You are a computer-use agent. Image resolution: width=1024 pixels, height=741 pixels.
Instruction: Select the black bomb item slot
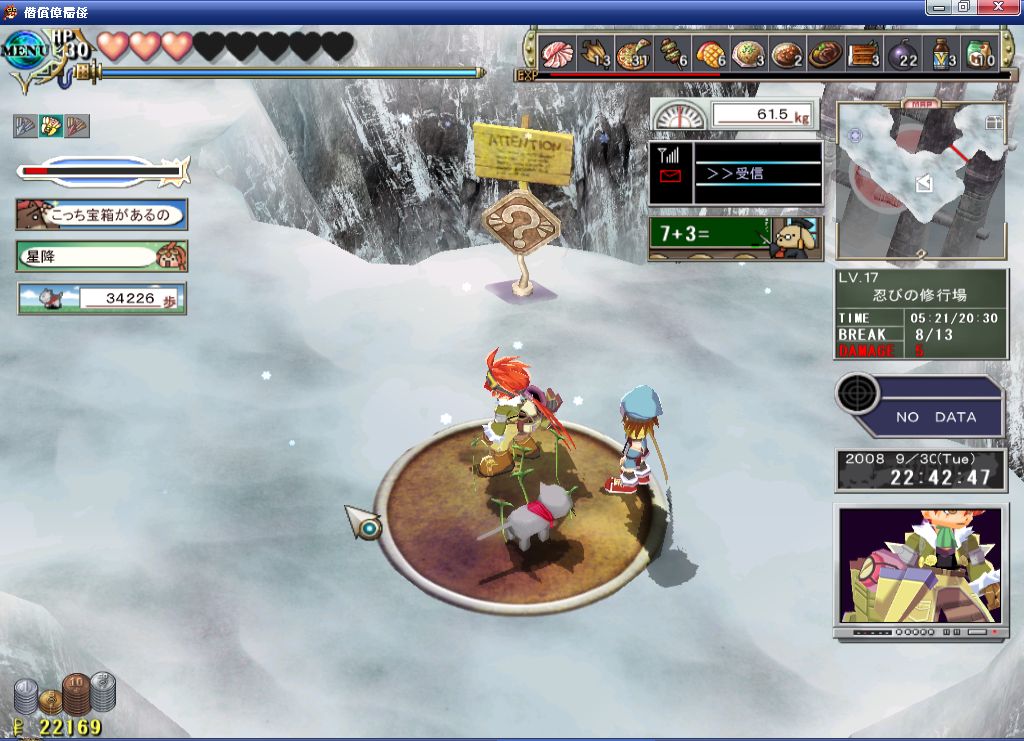(902, 53)
